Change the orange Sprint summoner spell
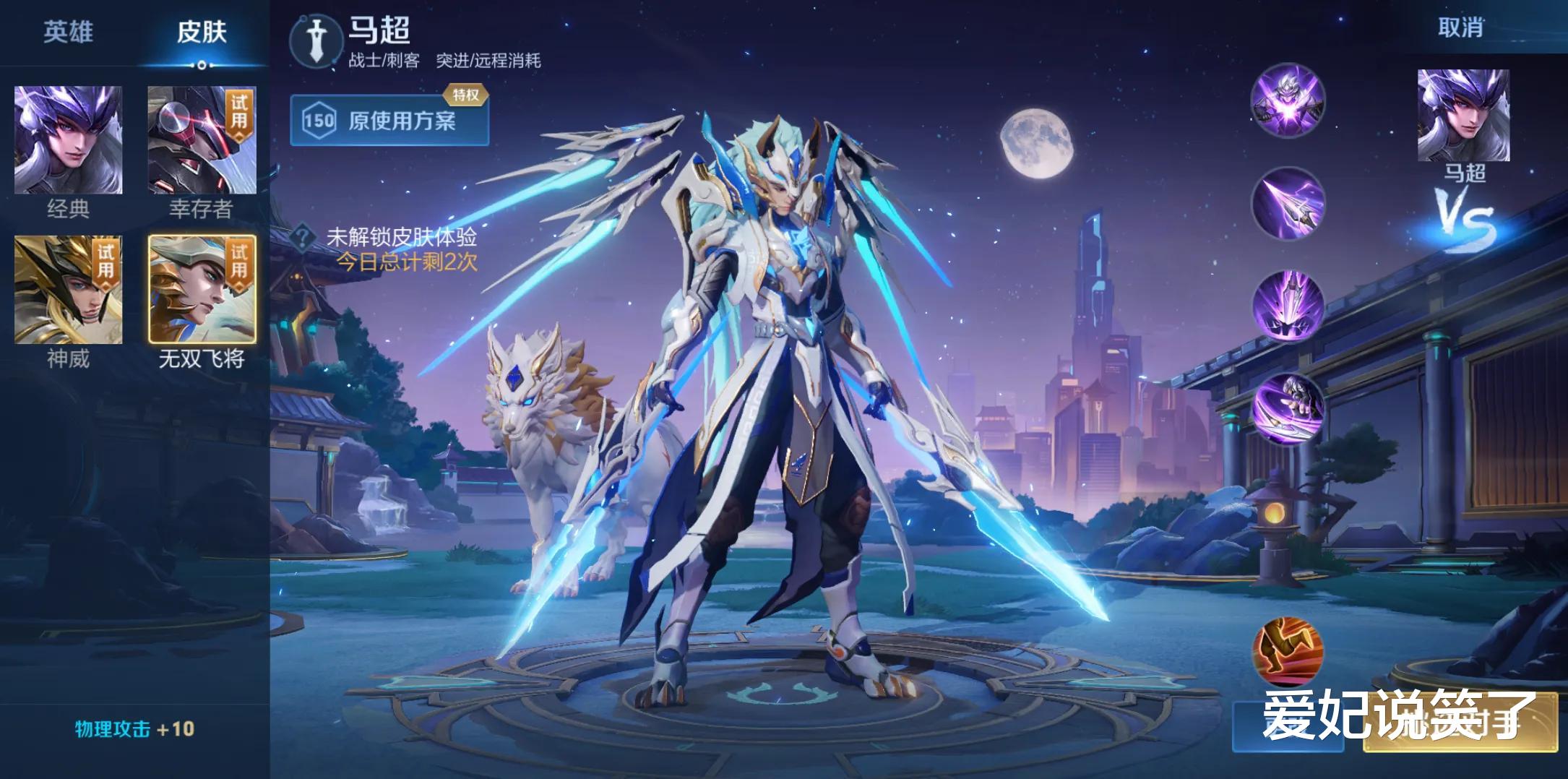1568x779 pixels. [1288, 650]
